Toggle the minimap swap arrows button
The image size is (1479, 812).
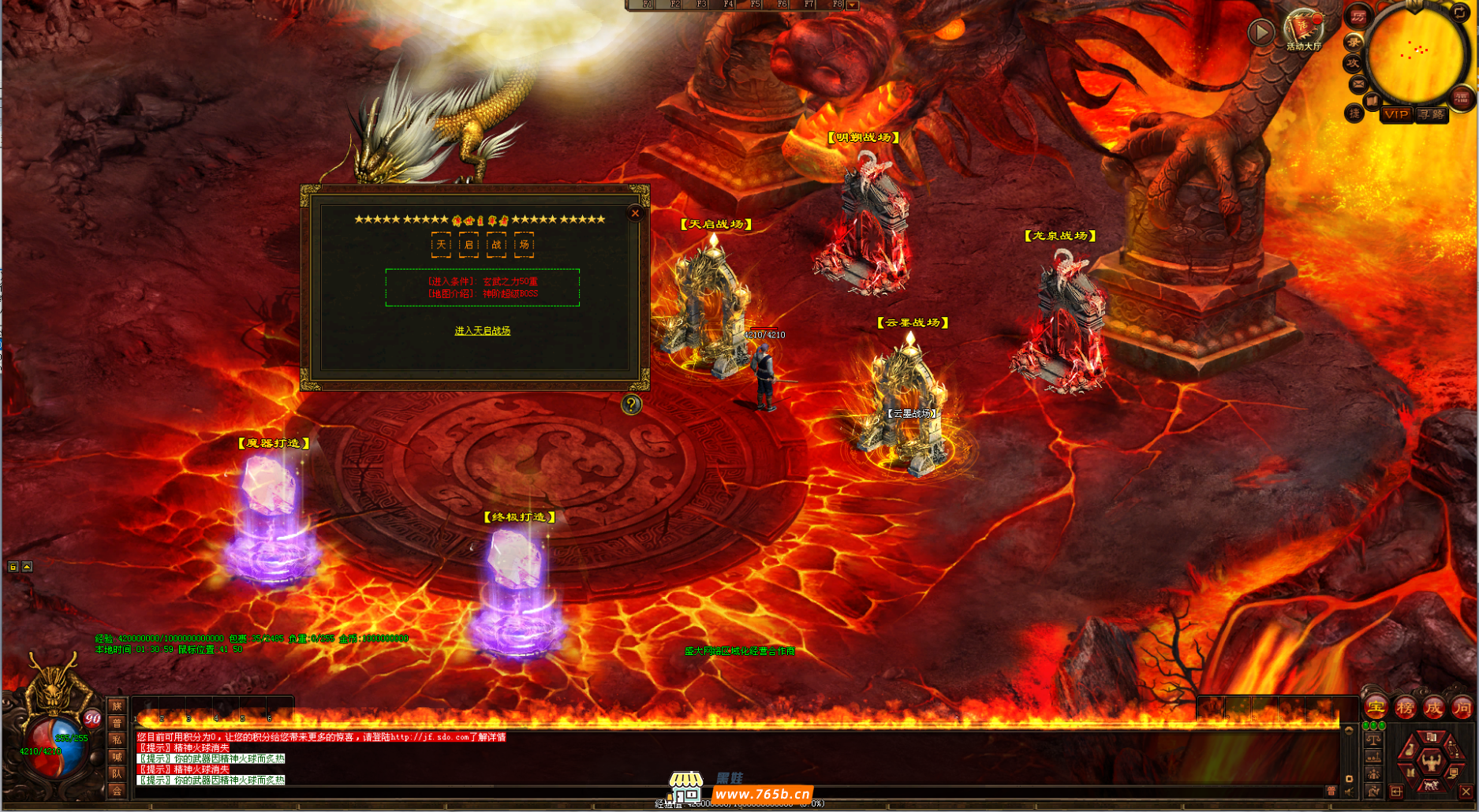(x=1460, y=12)
